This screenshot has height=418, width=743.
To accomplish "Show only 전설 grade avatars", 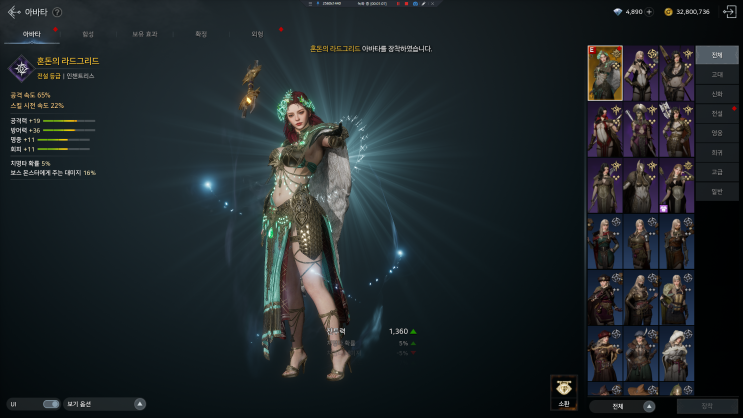I will coord(717,113).
